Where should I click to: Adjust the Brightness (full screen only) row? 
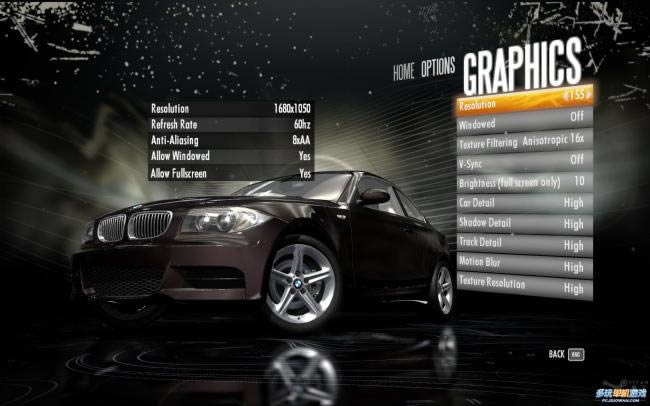pos(520,183)
